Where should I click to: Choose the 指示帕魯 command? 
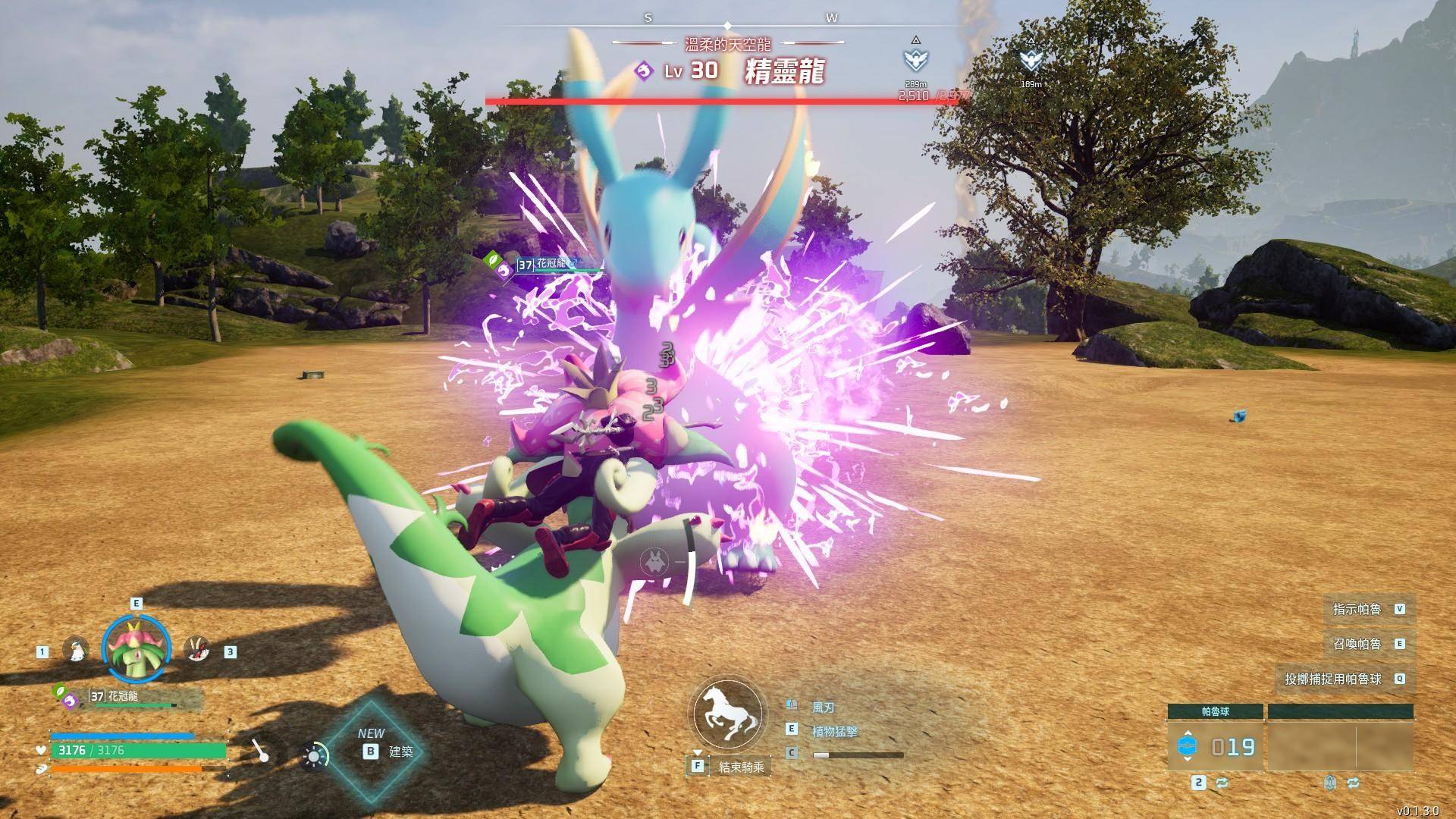tap(1357, 609)
